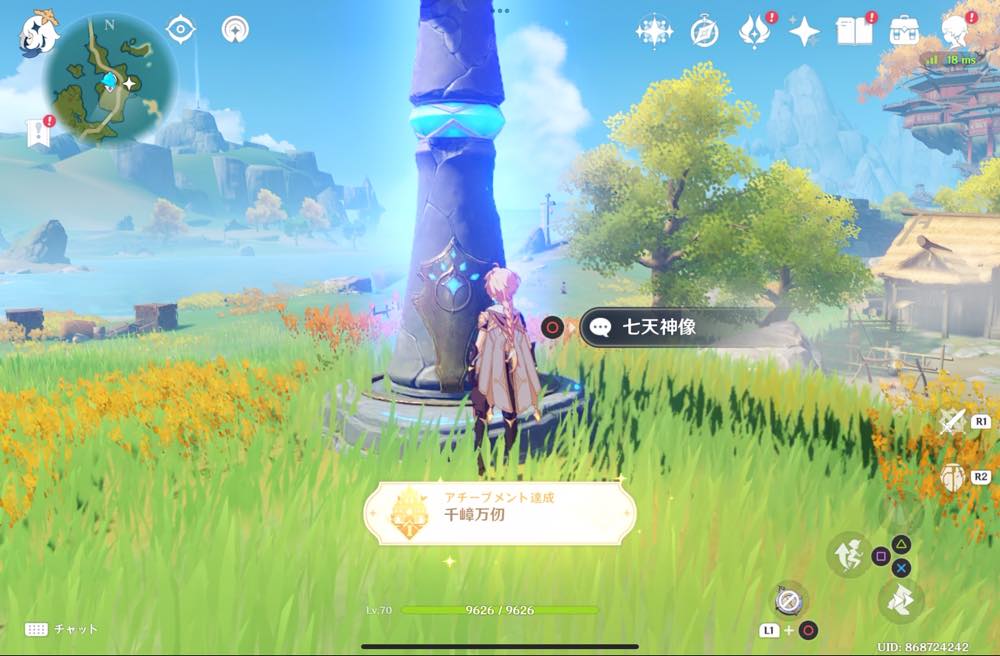Use the elemental skill icon below the sword
This screenshot has width=1000, height=656.
(952, 477)
